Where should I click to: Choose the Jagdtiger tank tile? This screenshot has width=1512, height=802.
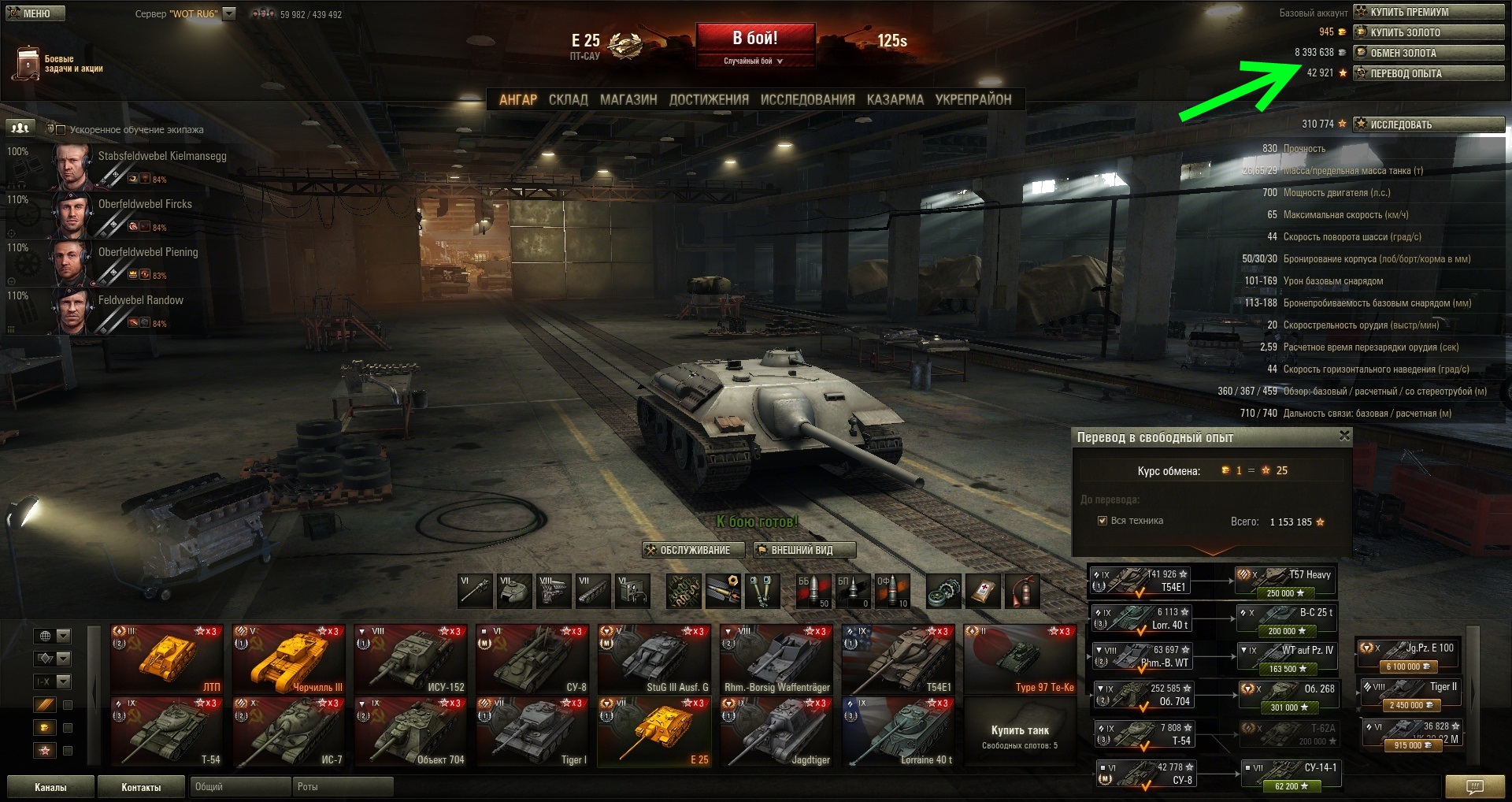point(776,733)
